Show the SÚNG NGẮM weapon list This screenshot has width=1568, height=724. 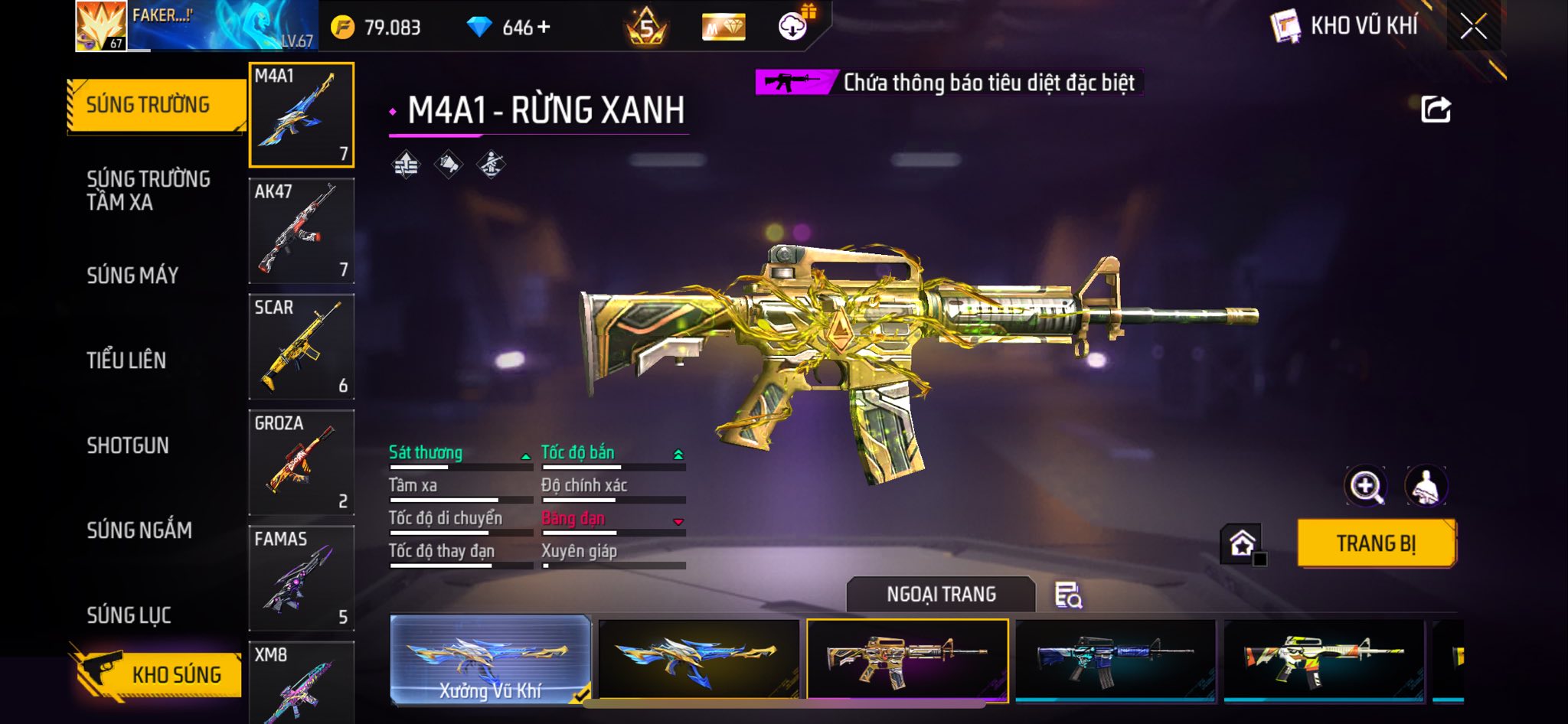pos(139,530)
